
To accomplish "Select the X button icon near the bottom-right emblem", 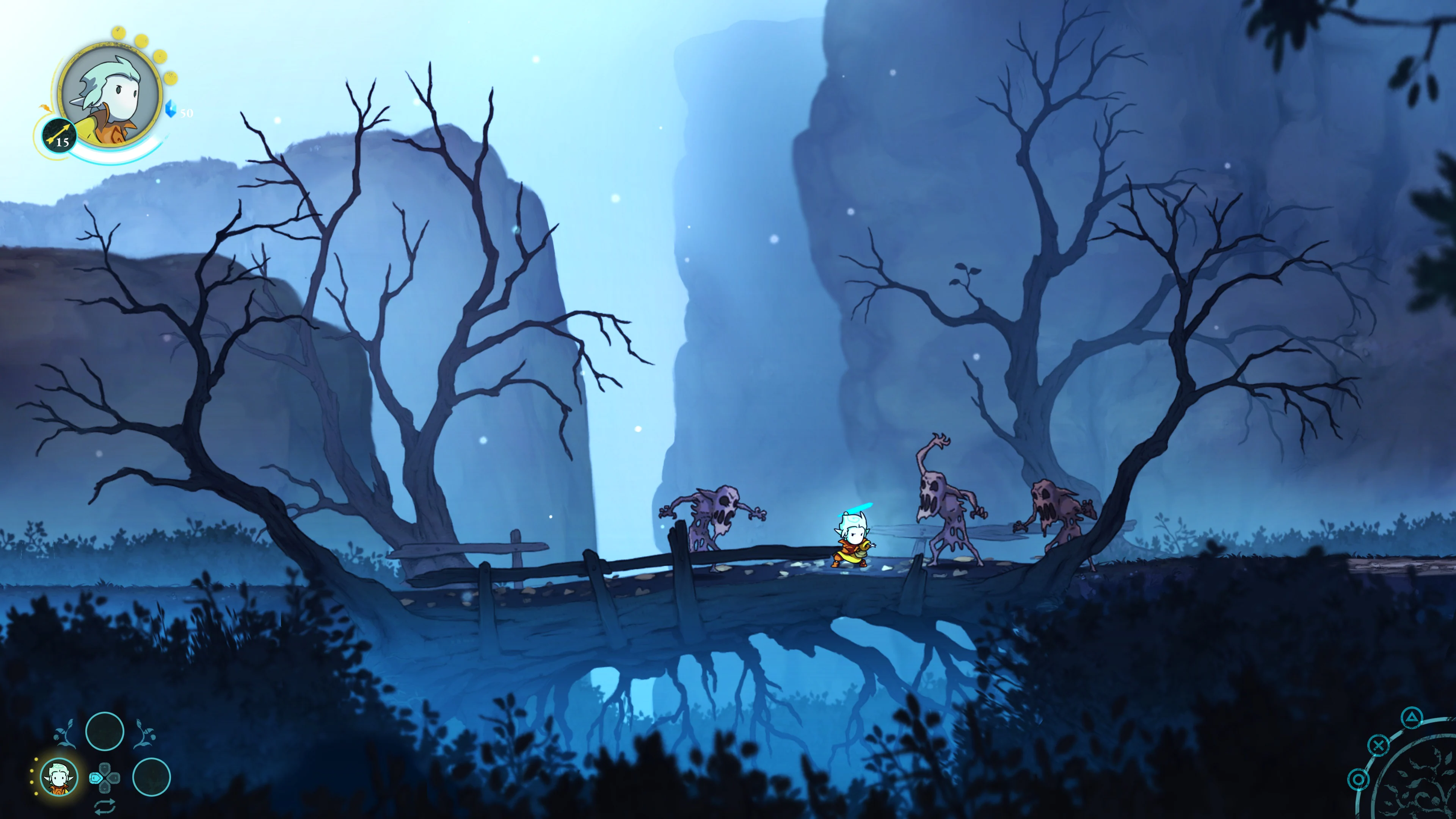I will [1379, 745].
